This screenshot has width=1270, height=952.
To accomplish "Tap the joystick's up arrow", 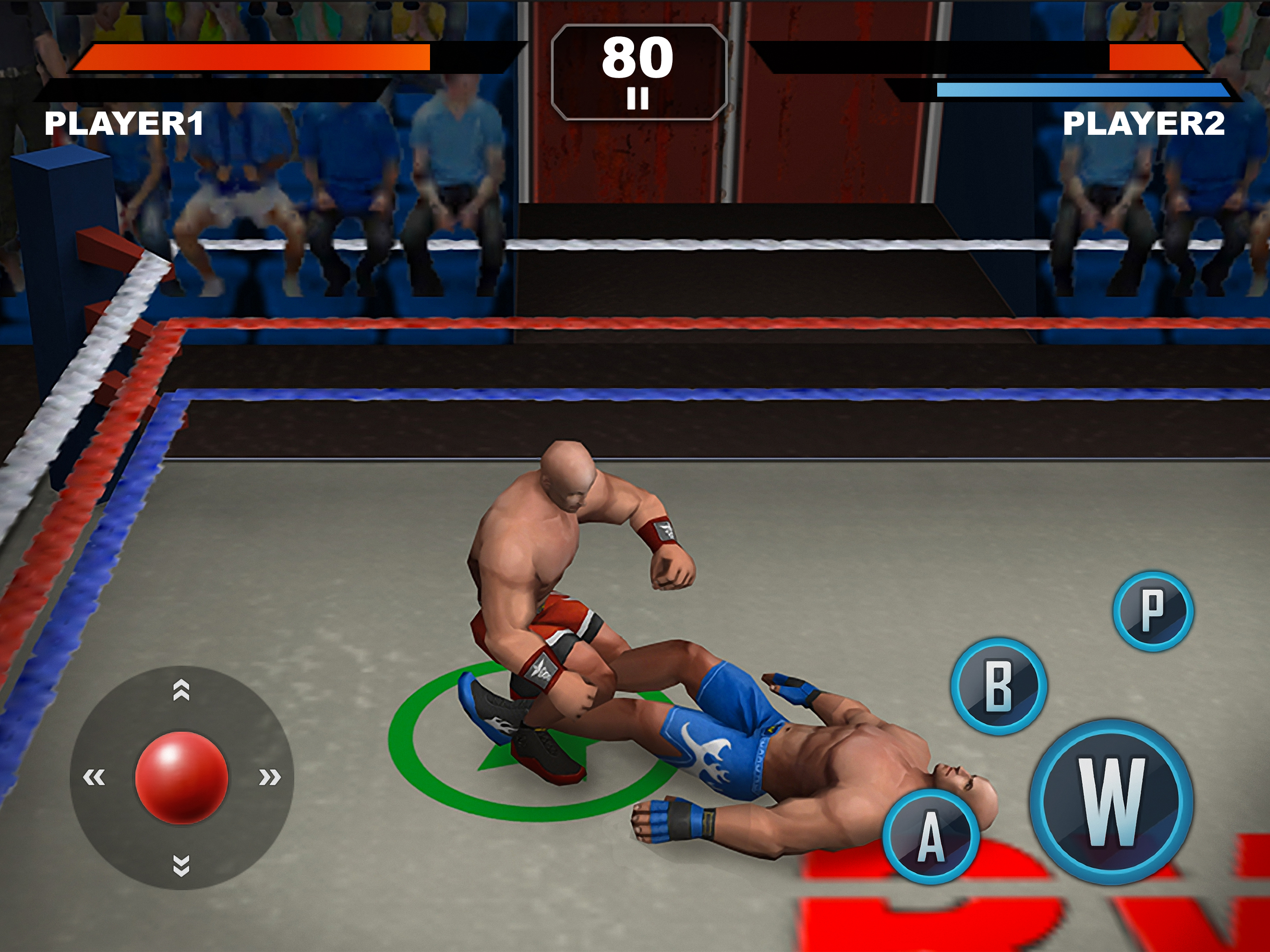I will point(181,690).
